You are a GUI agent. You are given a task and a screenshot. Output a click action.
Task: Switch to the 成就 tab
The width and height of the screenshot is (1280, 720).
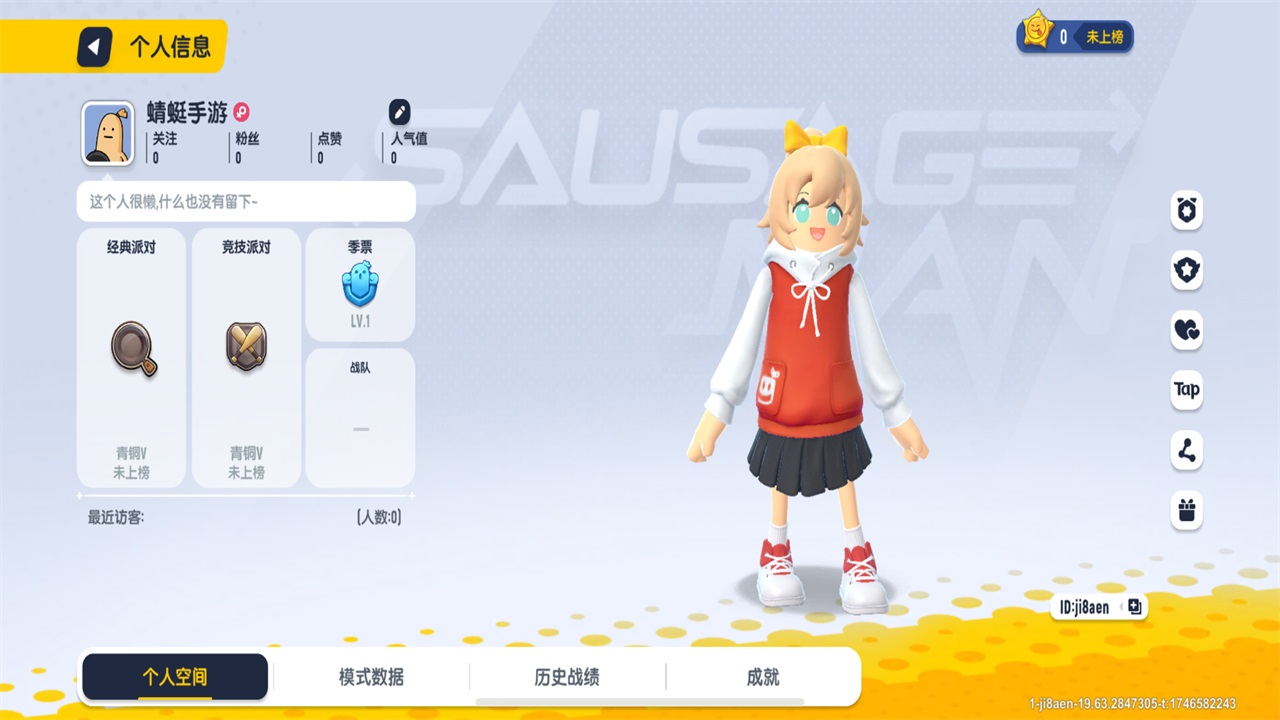[763, 676]
